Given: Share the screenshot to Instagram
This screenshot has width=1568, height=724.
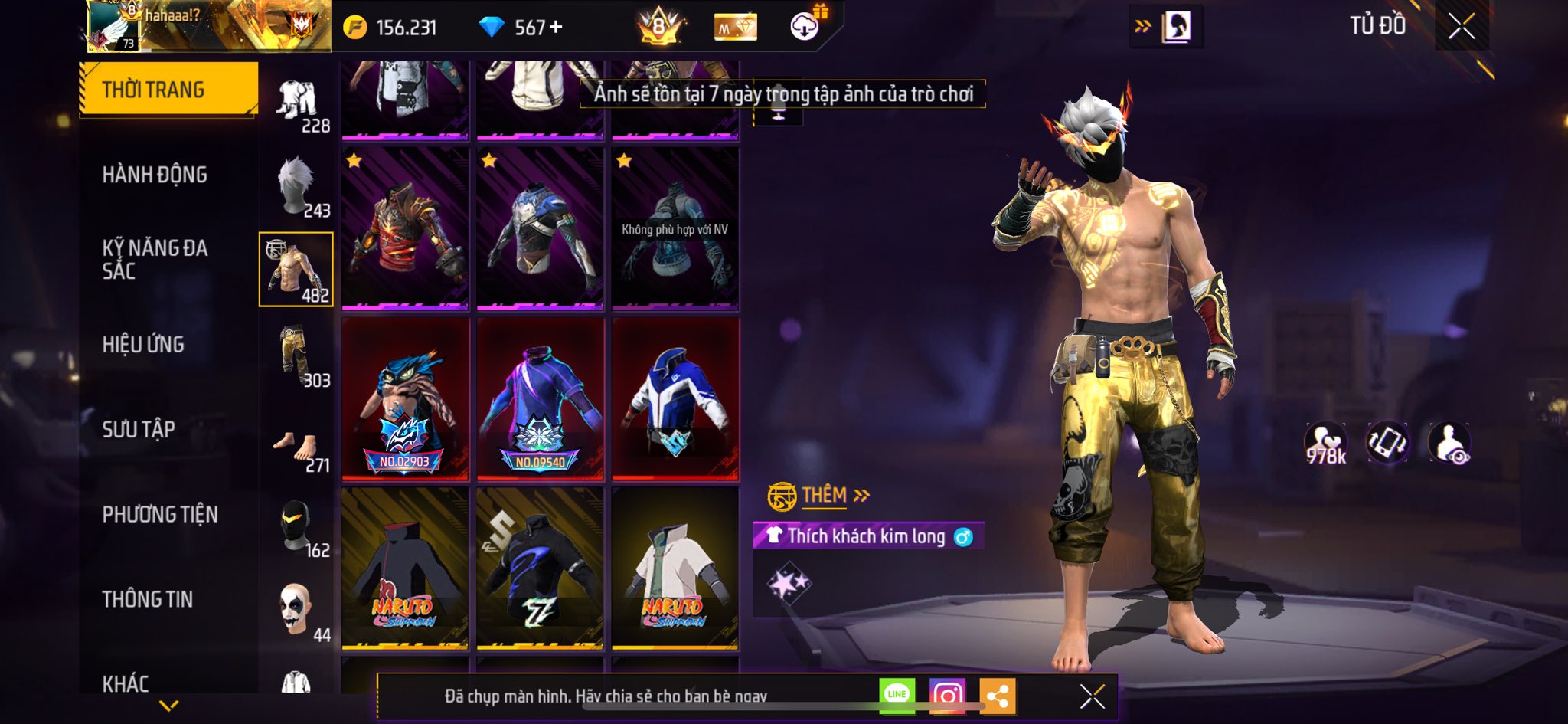Looking at the screenshot, I should 947,696.
